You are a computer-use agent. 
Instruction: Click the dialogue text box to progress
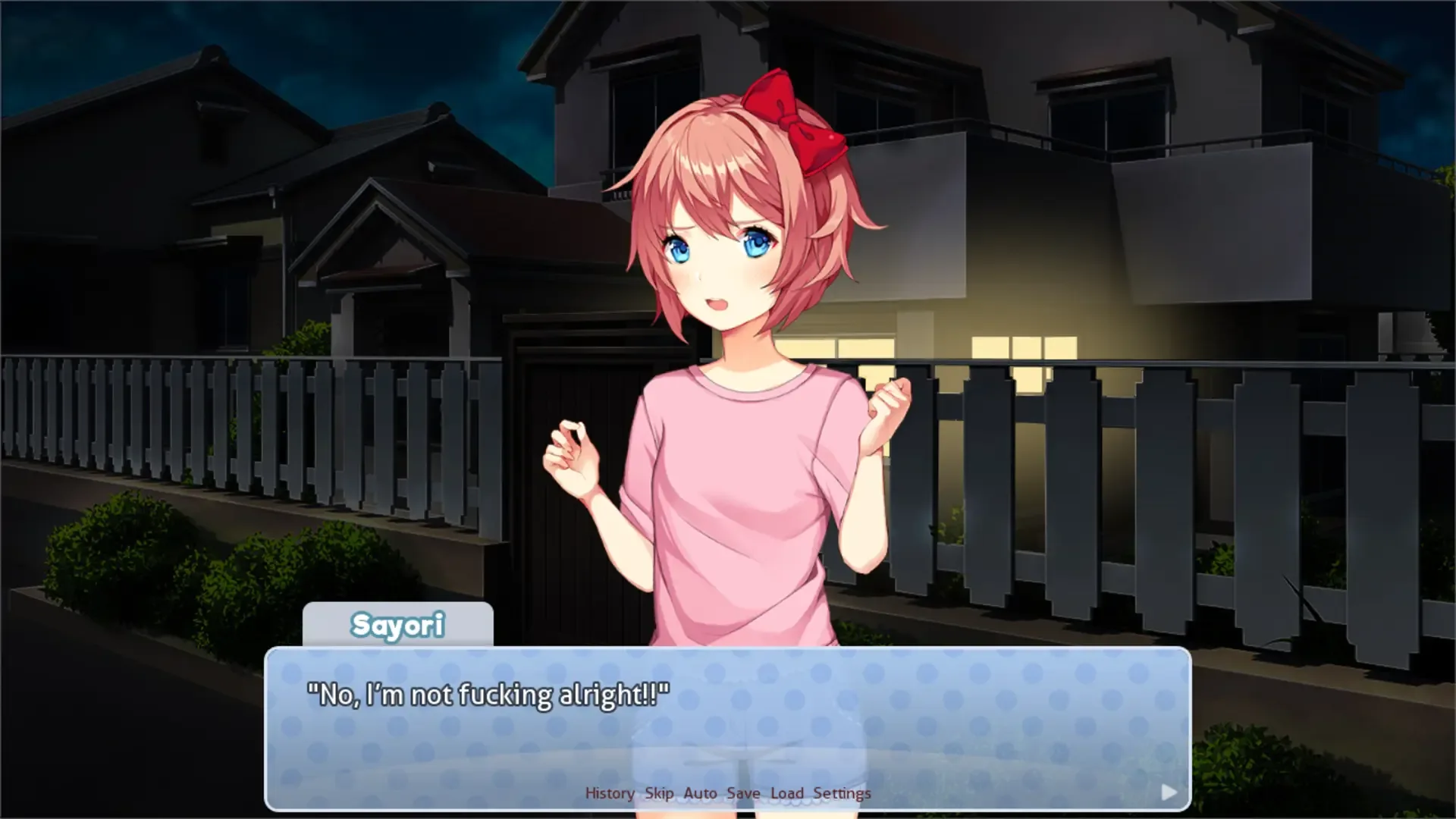click(x=728, y=728)
